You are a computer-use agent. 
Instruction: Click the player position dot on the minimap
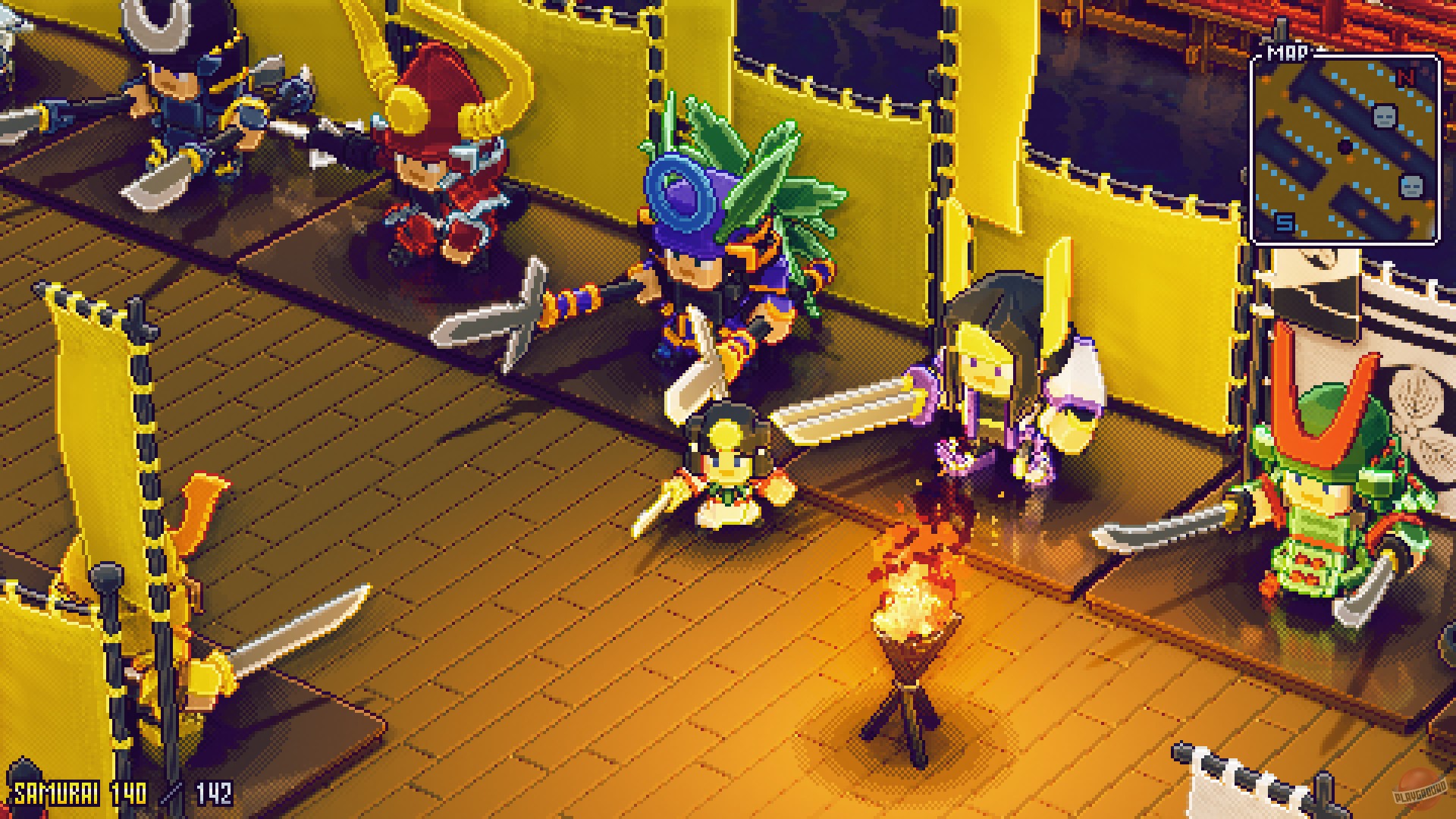[1345, 147]
